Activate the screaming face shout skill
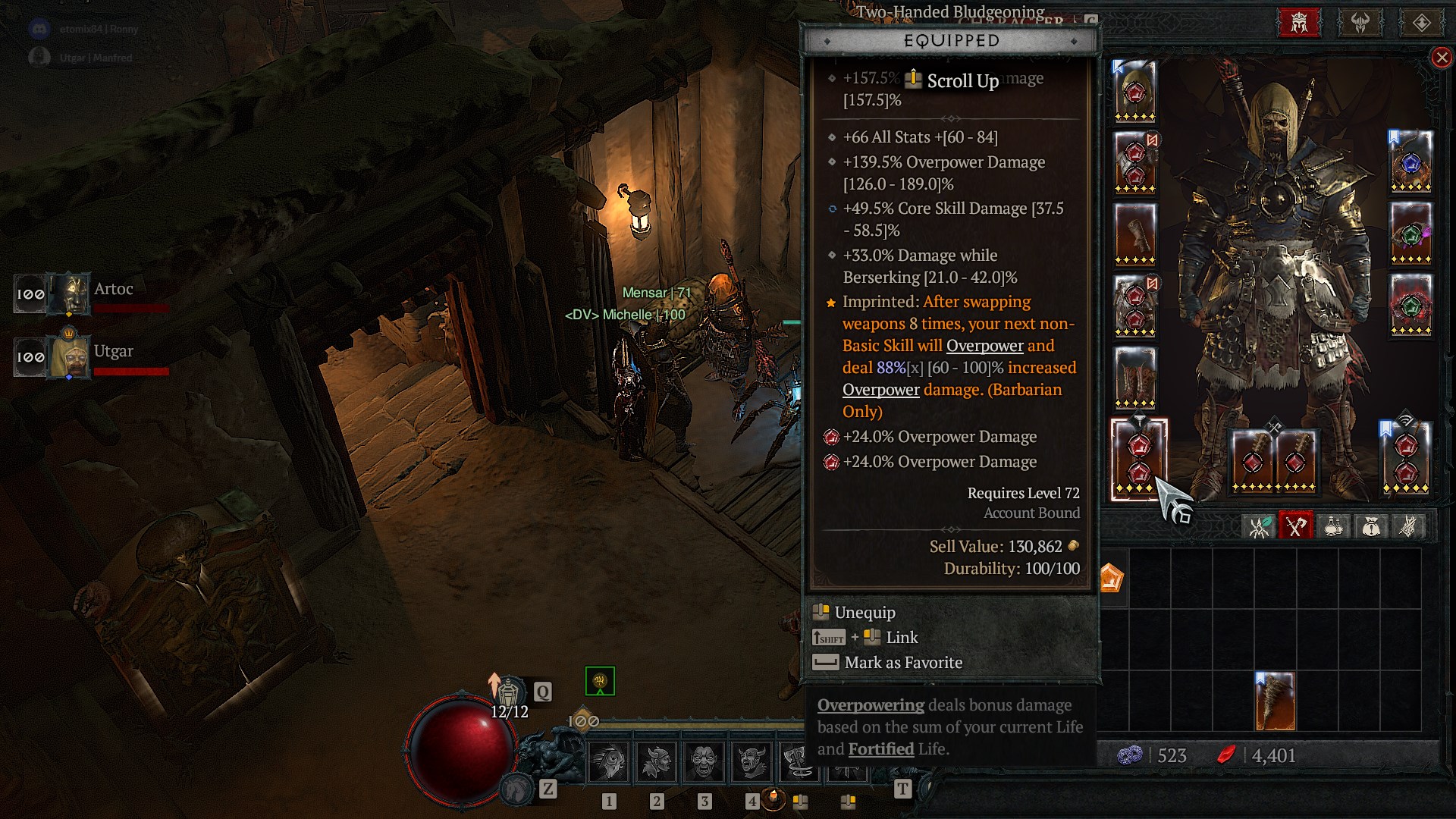The width and height of the screenshot is (1456, 819). click(704, 761)
